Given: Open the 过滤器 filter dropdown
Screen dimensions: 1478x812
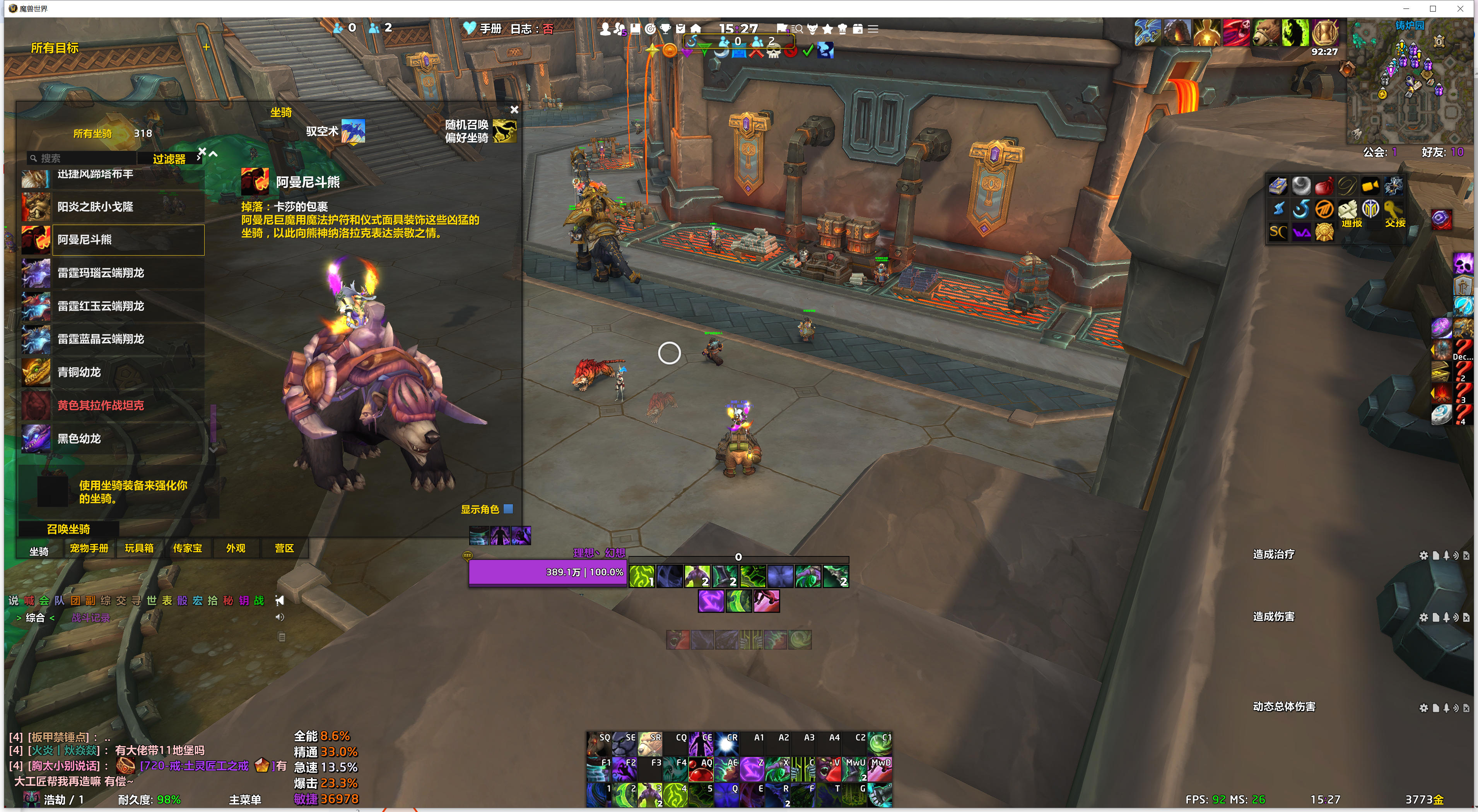Looking at the screenshot, I should tap(169, 159).
